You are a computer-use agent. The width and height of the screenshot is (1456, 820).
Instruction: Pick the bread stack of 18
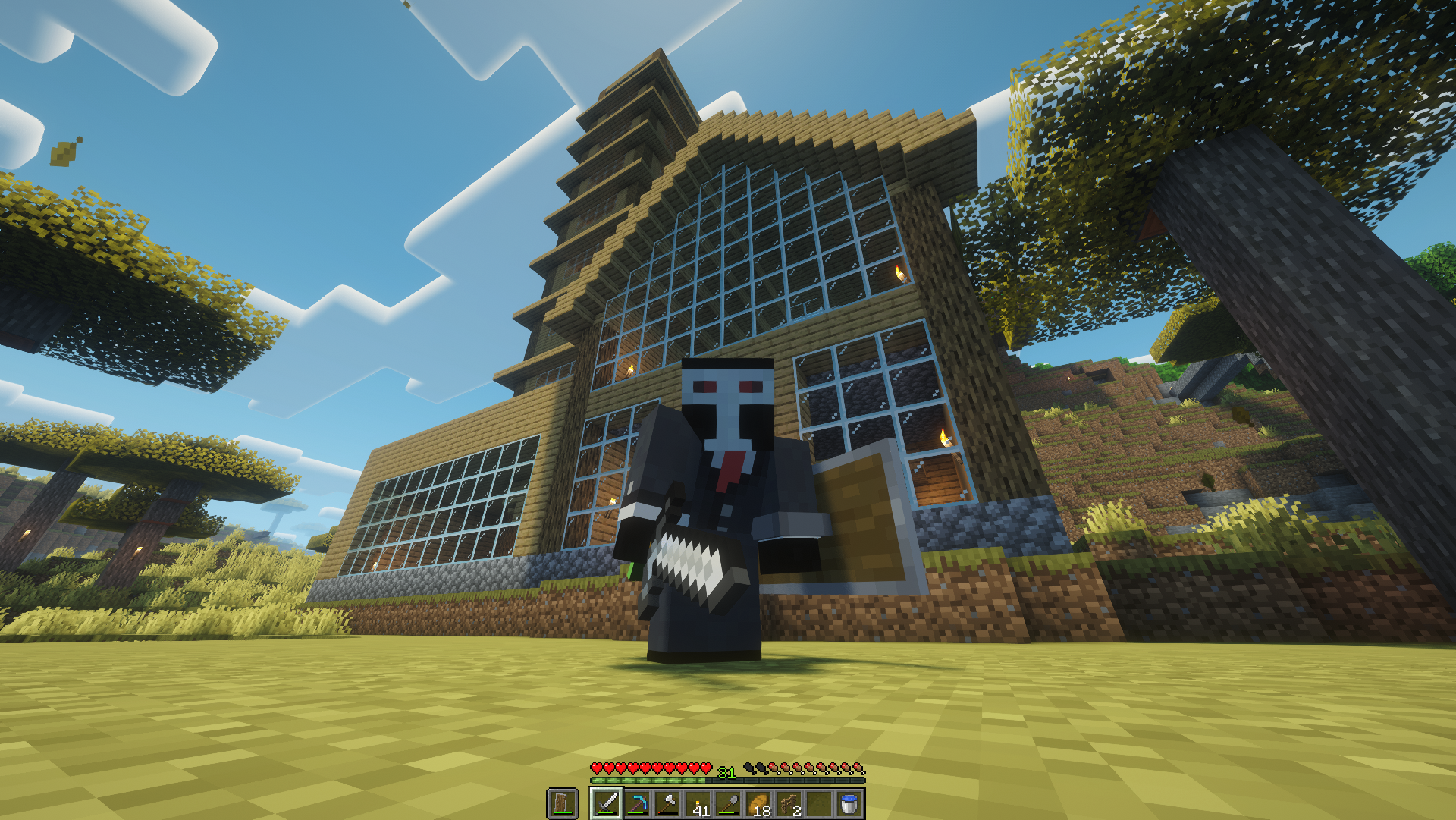tap(758, 803)
